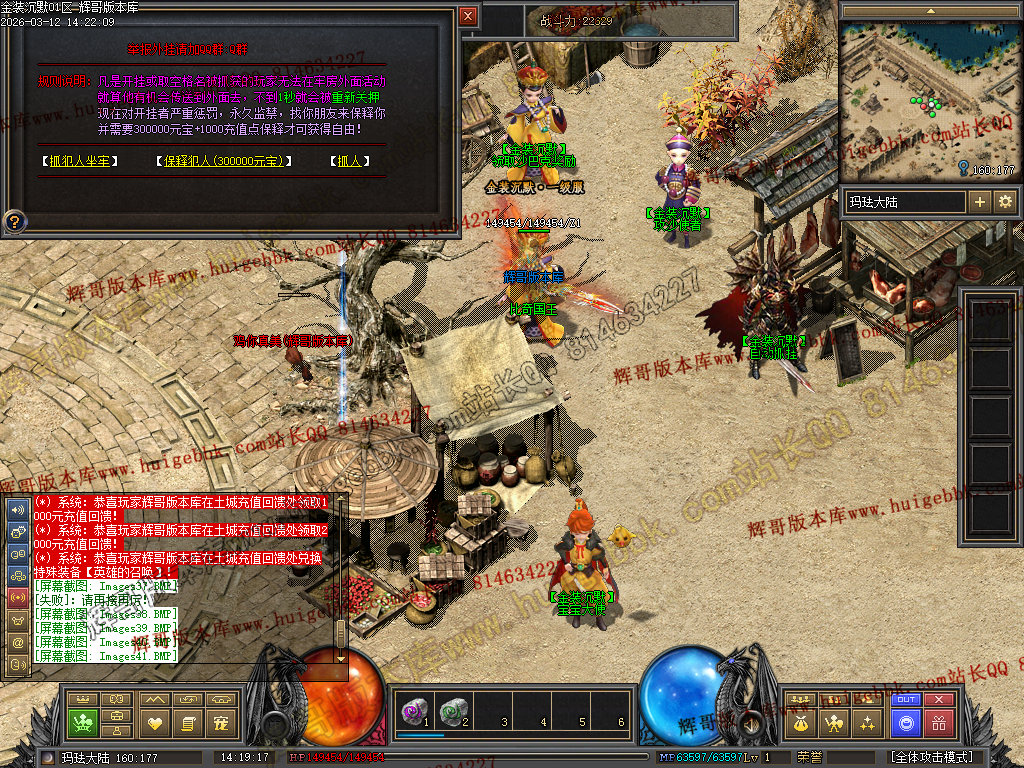Open the scroll icon button
1024x768 pixels.
[x=187, y=722]
